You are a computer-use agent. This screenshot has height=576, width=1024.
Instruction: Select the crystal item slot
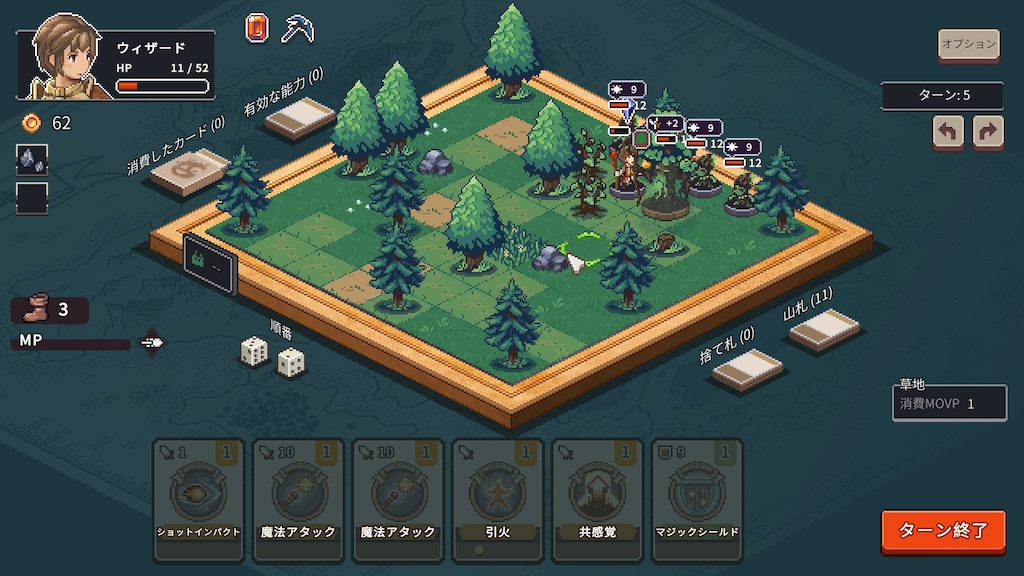click(x=32, y=160)
